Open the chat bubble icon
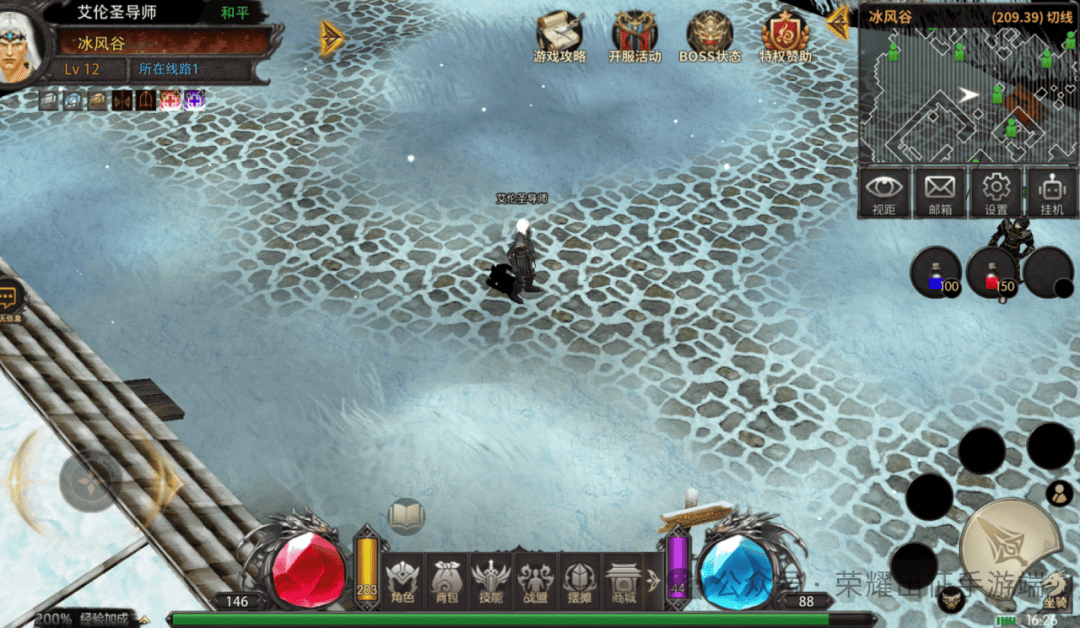 tap(10, 297)
